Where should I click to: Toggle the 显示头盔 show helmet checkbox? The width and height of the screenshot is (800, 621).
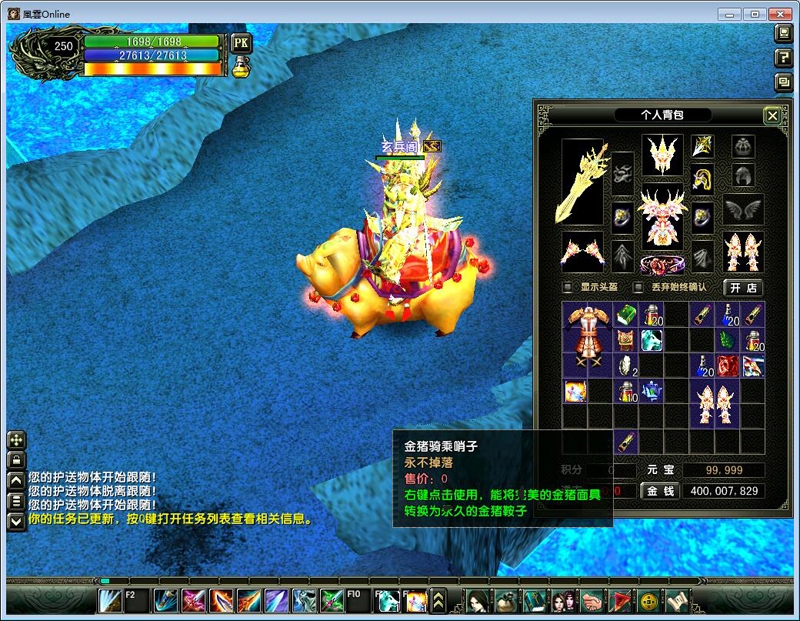coord(568,287)
